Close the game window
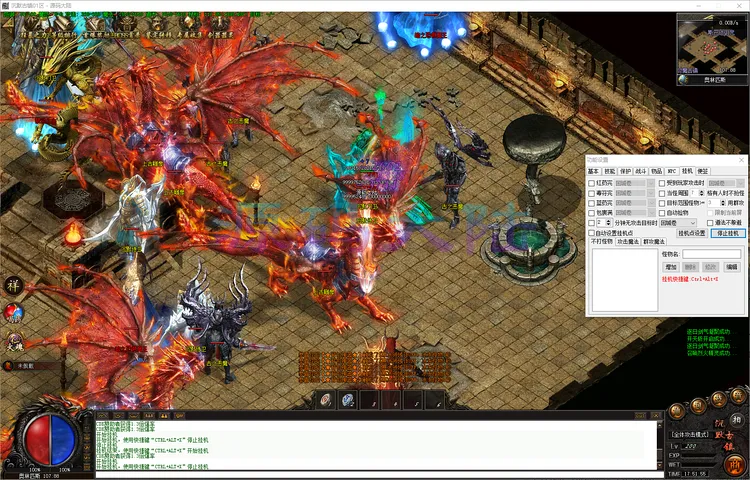750x480 pixels. pos(738,6)
